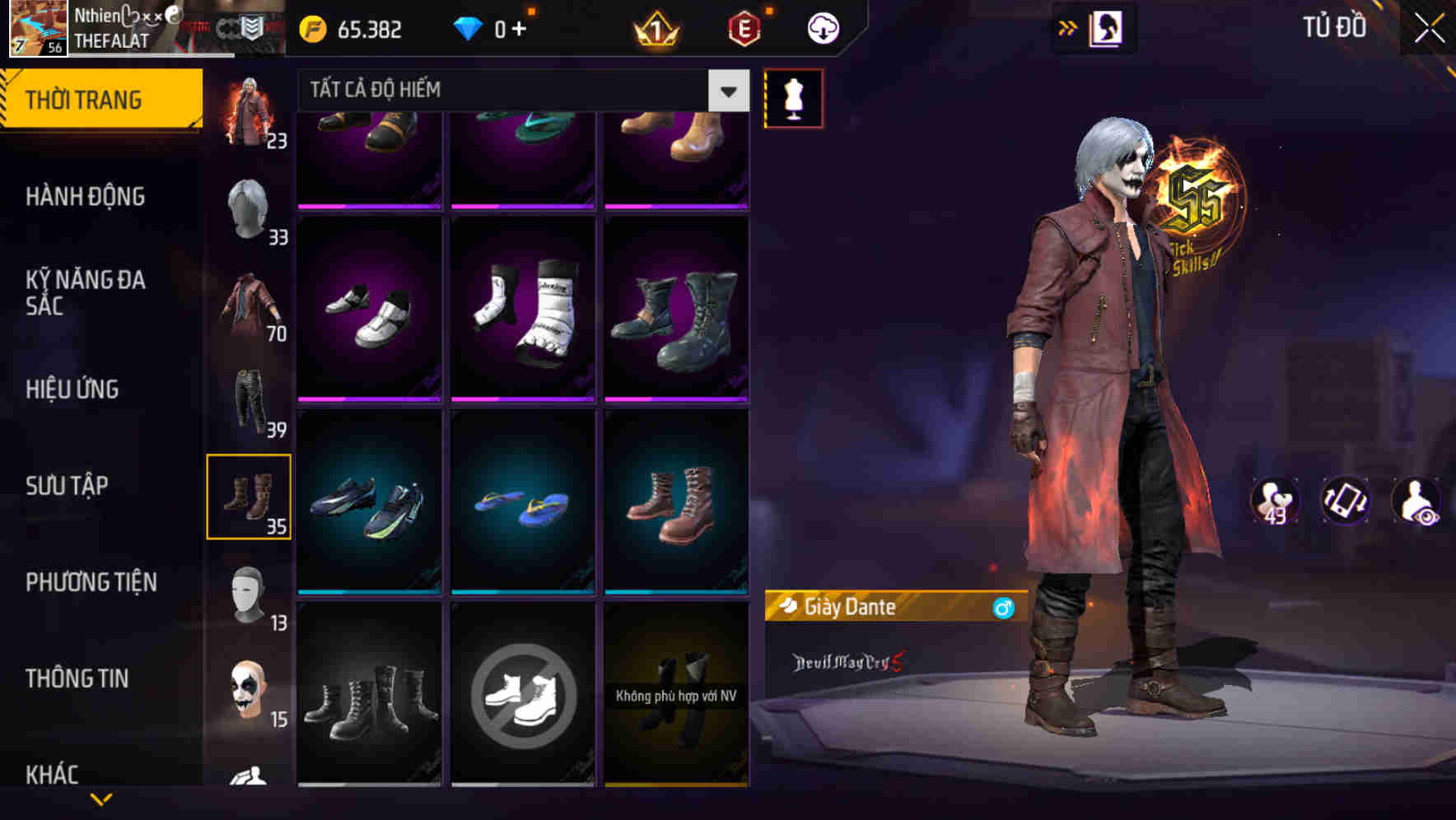Image resolution: width=1456 pixels, height=820 pixels.
Task: Toggle the mannequin try-on preview
Action: (793, 97)
